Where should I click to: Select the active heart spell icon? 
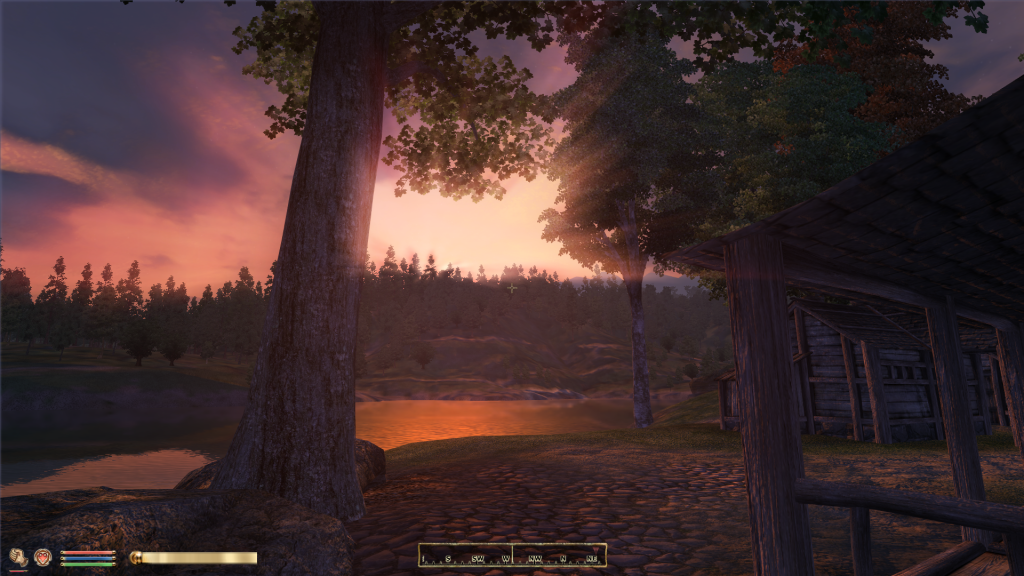[x=42, y=557]
